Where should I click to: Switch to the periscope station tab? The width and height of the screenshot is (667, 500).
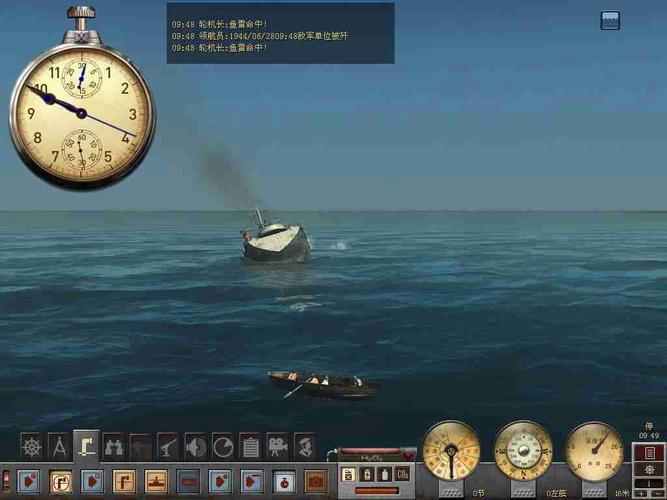point(87,445)
